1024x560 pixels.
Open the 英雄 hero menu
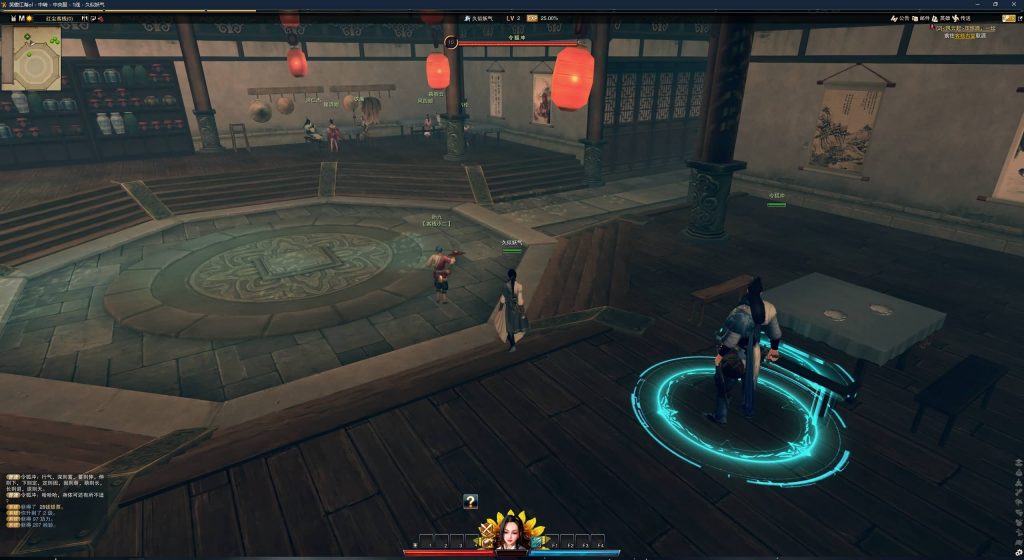pyautogui.click(x=943, y=18)
